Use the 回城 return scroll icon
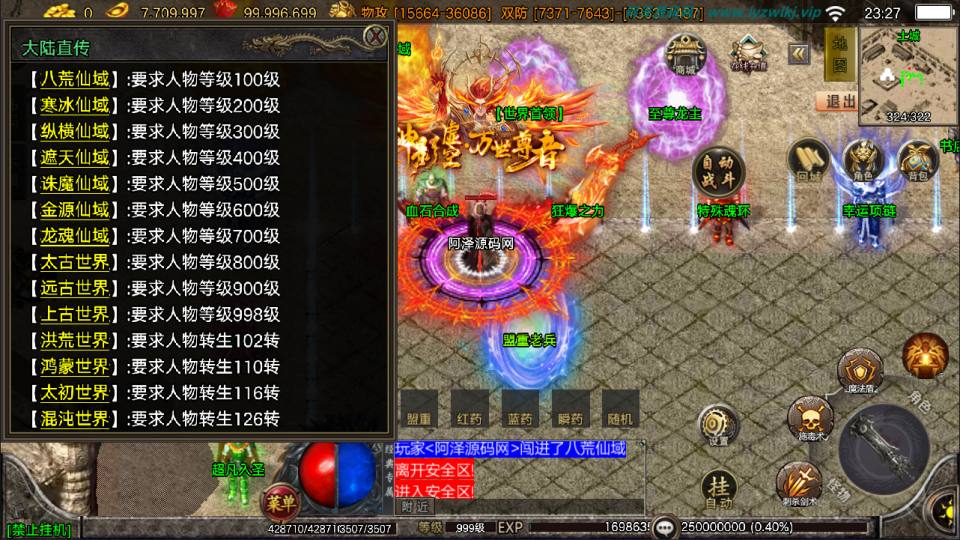The height and width of the screenshot is (540, 960). coord(808,160)
